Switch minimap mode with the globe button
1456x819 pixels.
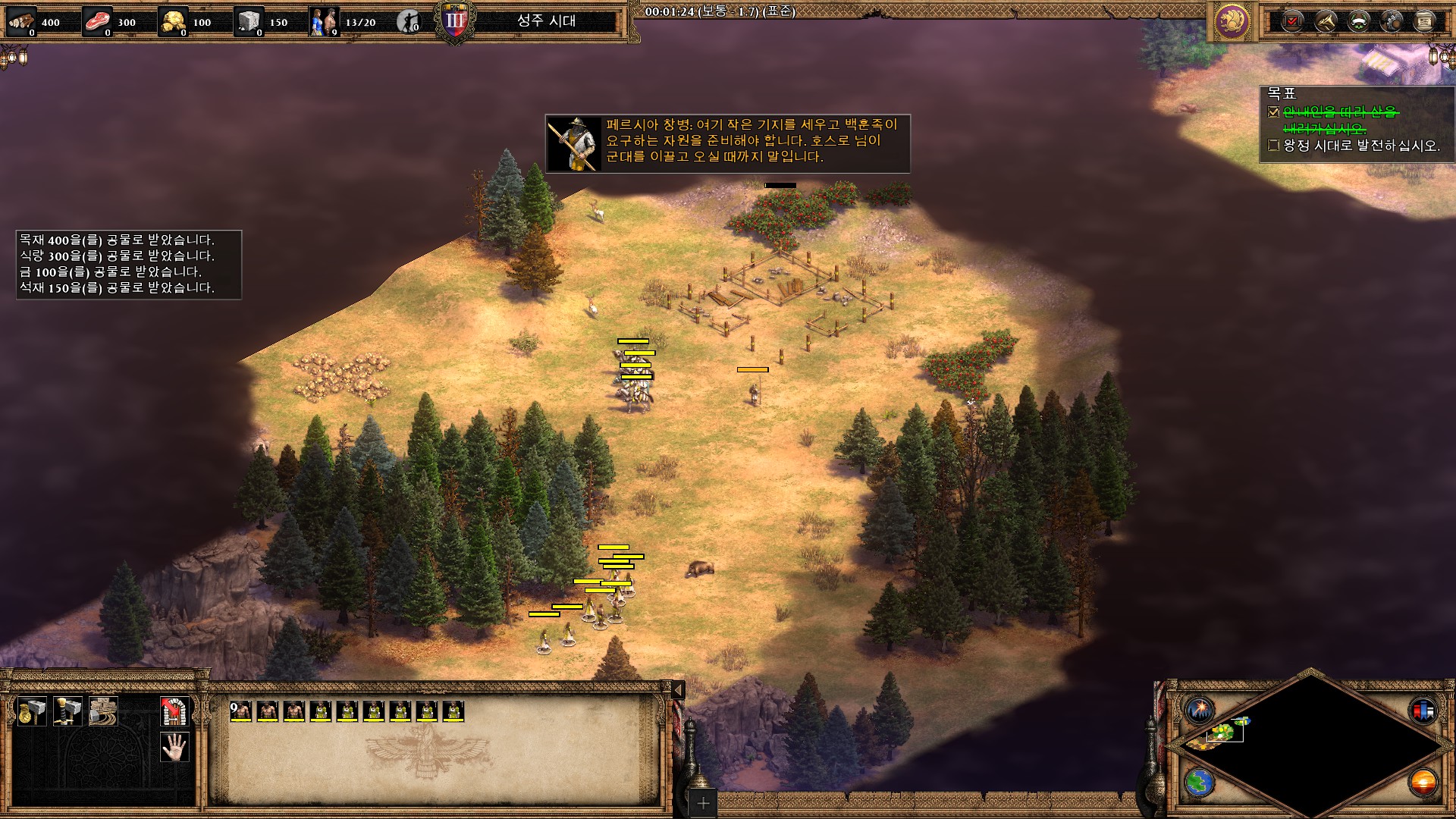(x=1200, y=782)
